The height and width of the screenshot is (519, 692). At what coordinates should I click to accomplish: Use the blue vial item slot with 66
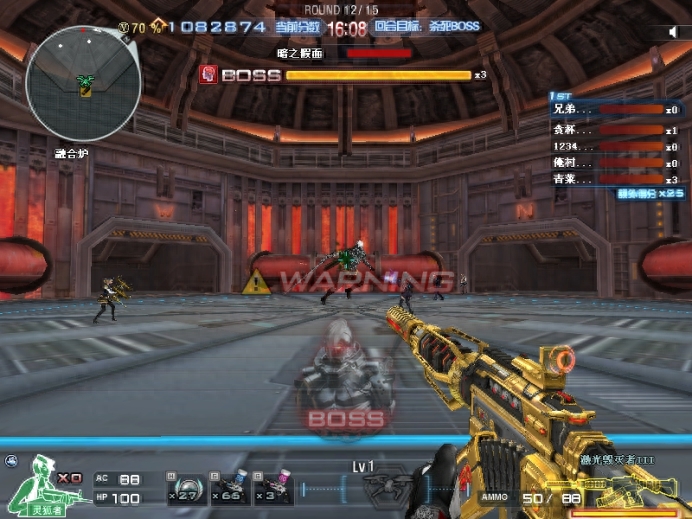pos(230,487)
